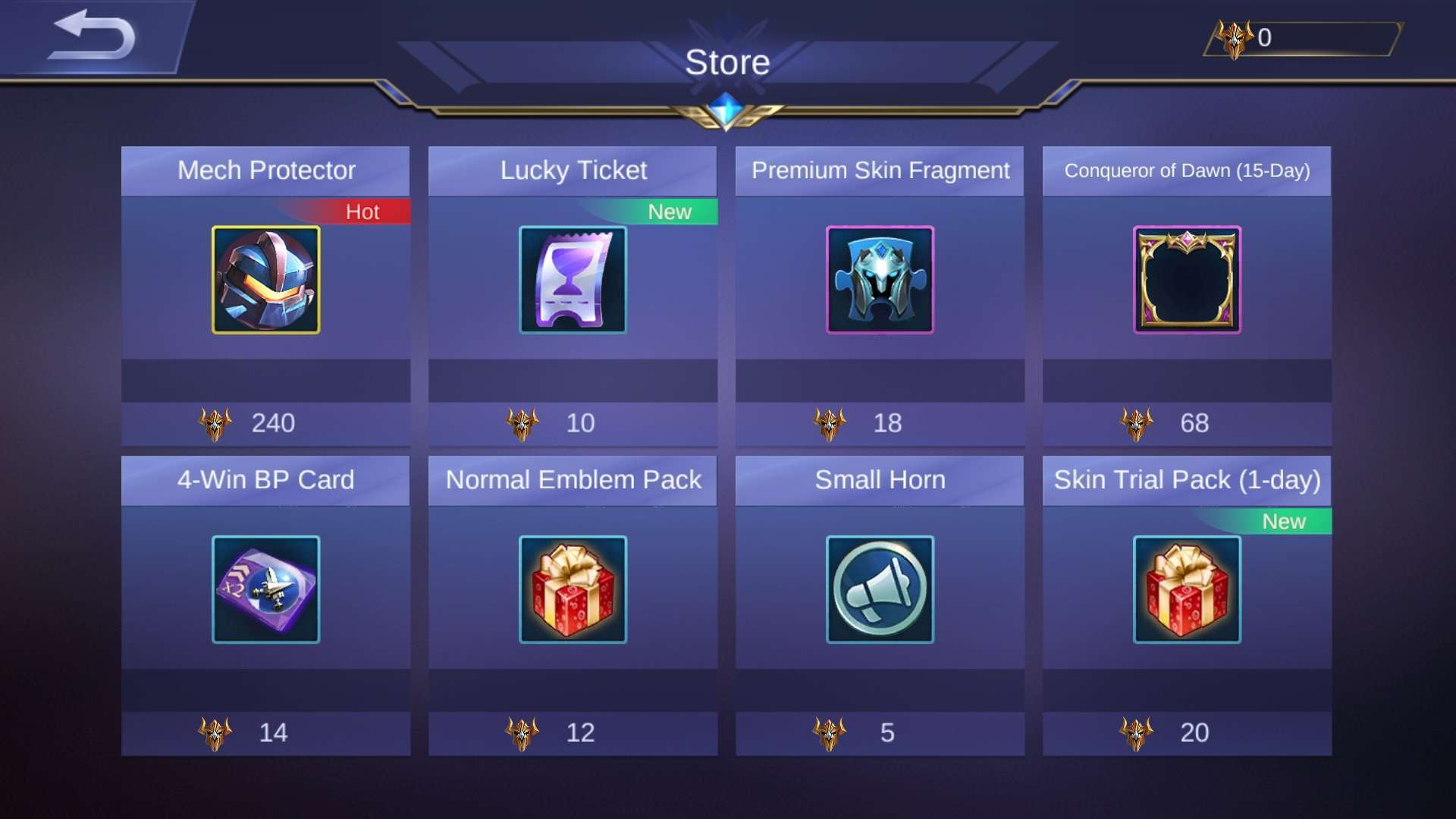The height and width of the screenshot is (819, 1456).
Task: Select the Small Horn megaphone item
Action: pyautogui.click(x=880, y=589)
